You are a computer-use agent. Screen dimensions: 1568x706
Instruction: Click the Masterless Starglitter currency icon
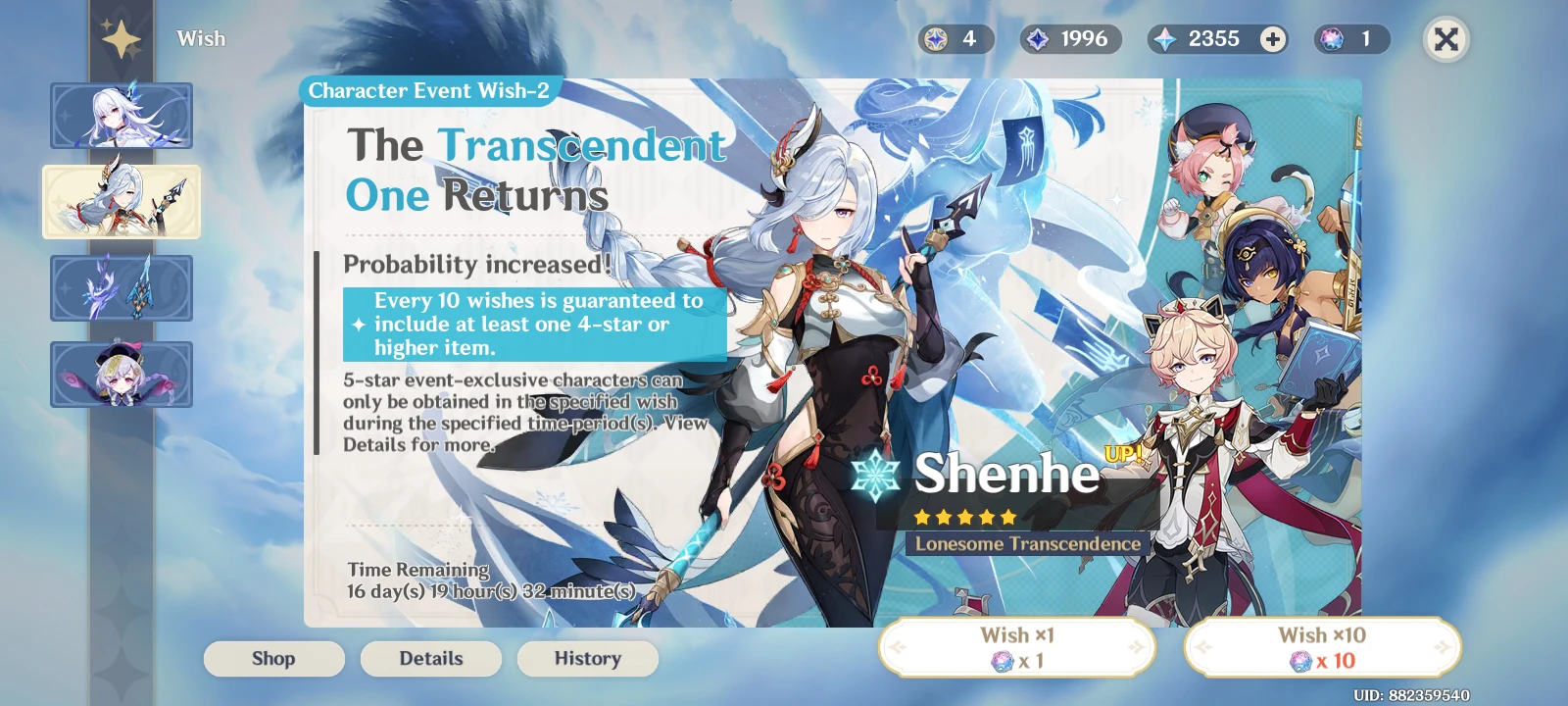pos(938,39)
